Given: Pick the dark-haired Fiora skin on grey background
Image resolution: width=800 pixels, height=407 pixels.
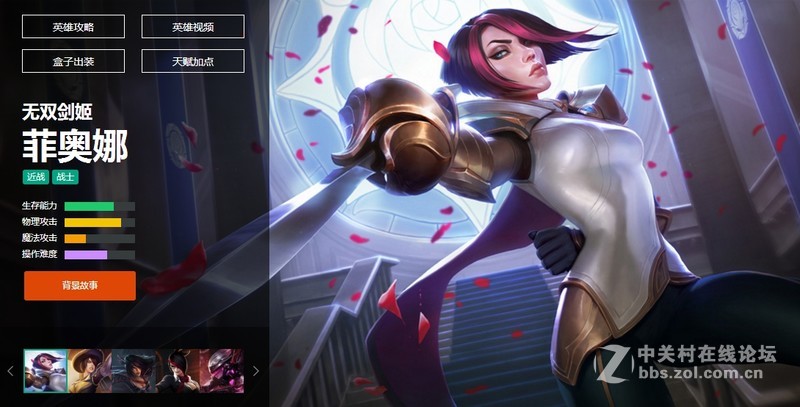Looking at the screenshot, I should [133, 370].
